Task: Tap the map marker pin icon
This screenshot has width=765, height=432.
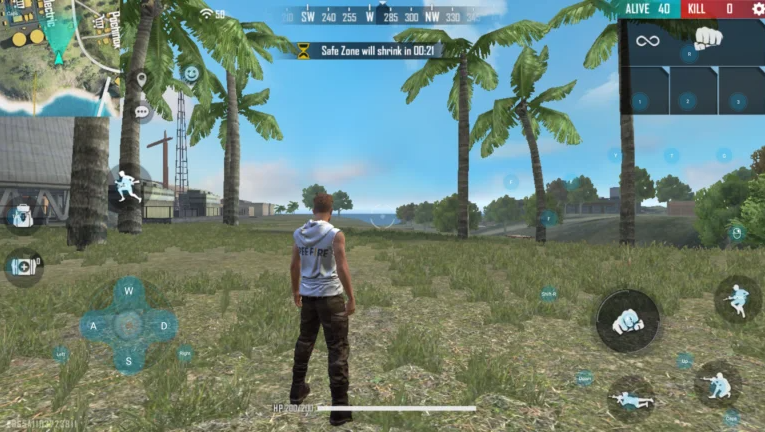Action: [x=141, y=79]
